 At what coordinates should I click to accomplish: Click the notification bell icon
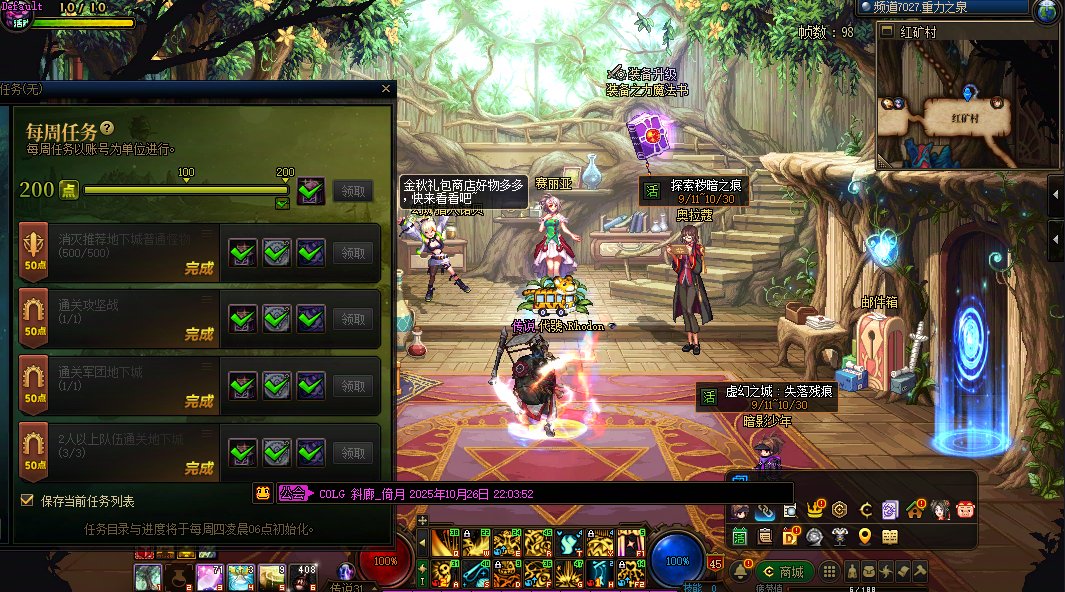(741, 572)
